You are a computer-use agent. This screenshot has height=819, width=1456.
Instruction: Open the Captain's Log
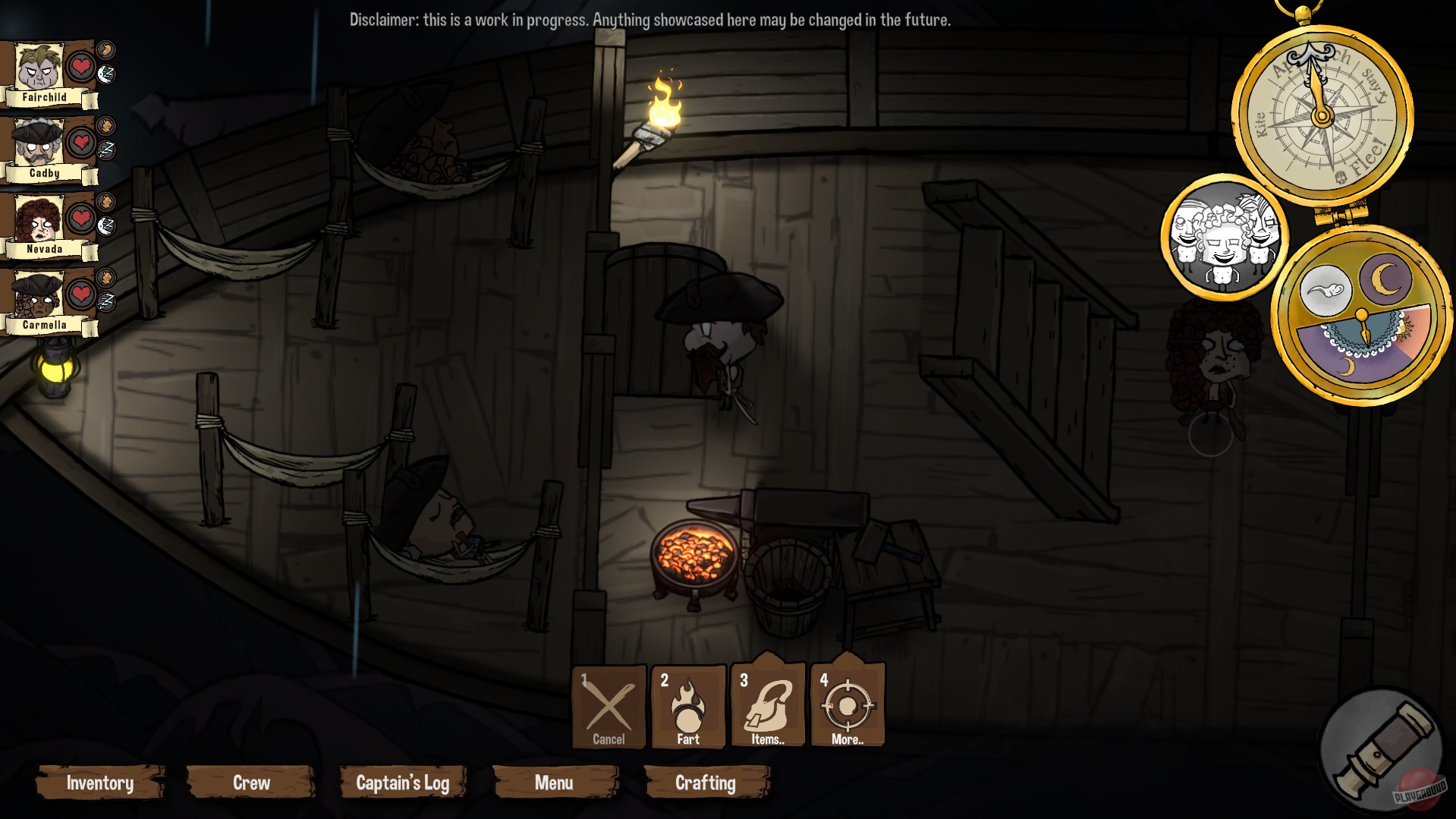tap(402, 783)
